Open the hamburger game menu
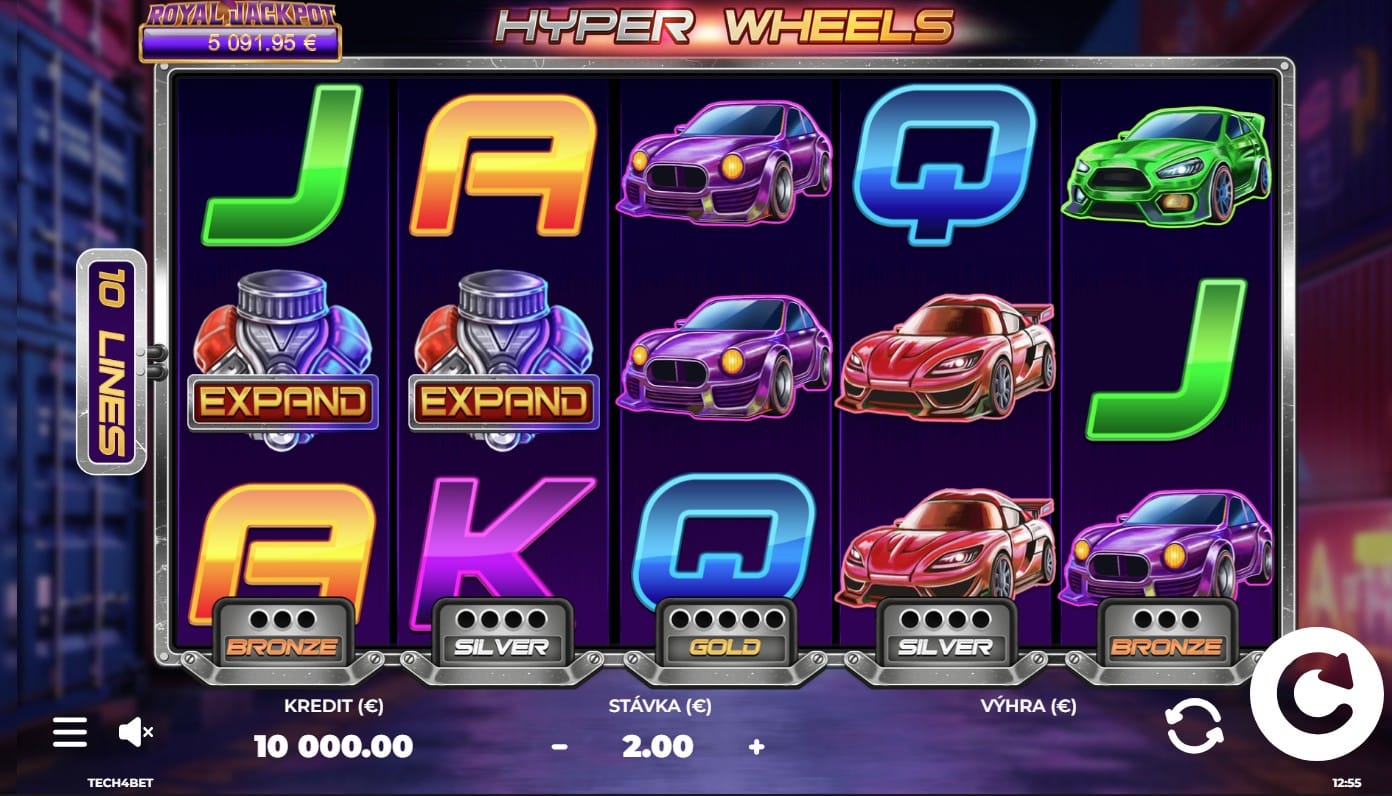 click(x=68, y=732)
